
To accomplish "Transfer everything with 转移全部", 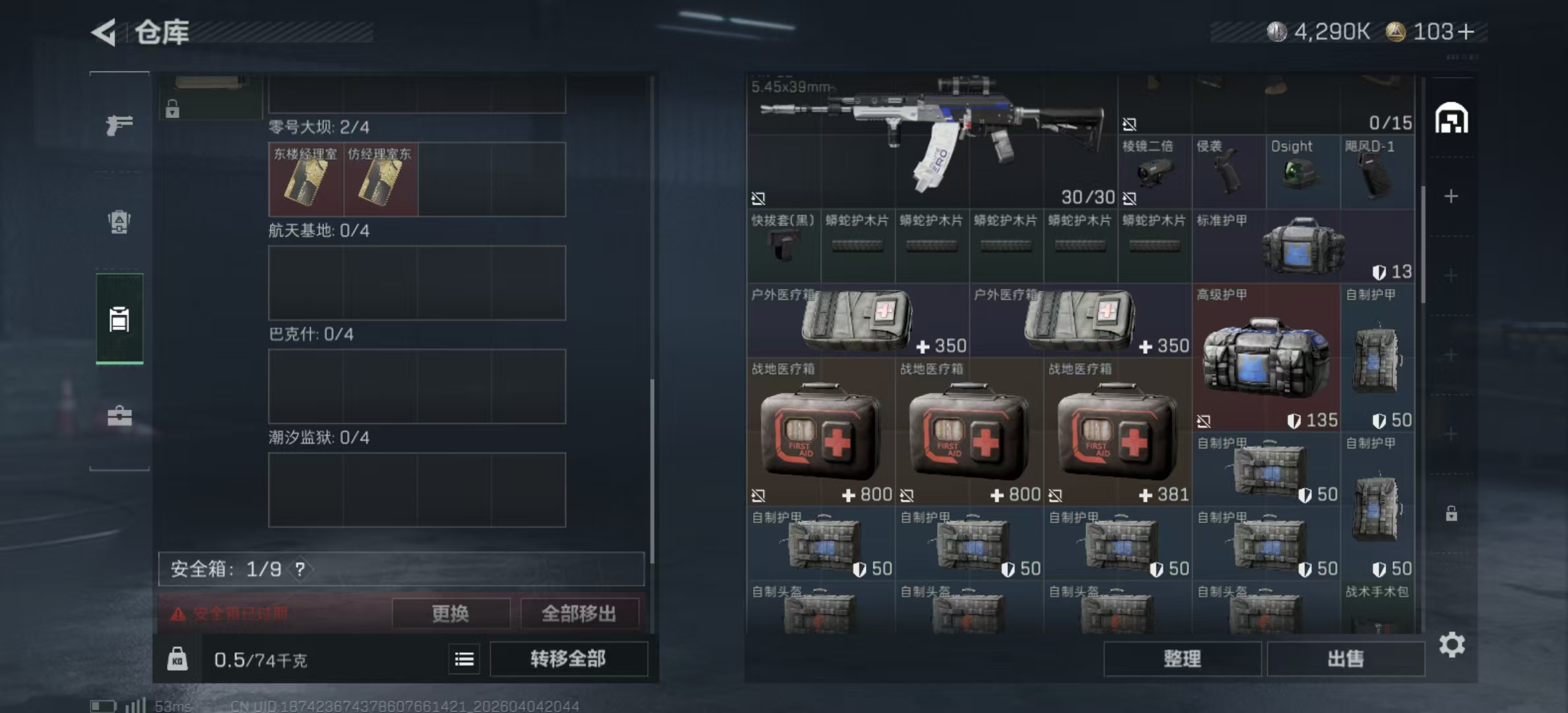I will pyautogui.click(x=568, y=659).
